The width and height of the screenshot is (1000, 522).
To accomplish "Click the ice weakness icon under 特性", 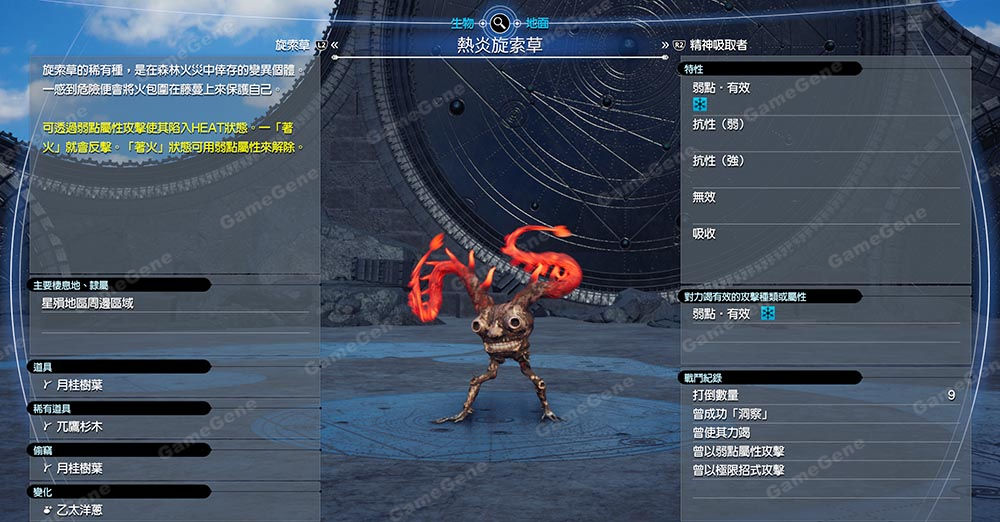I will (700, 104).
